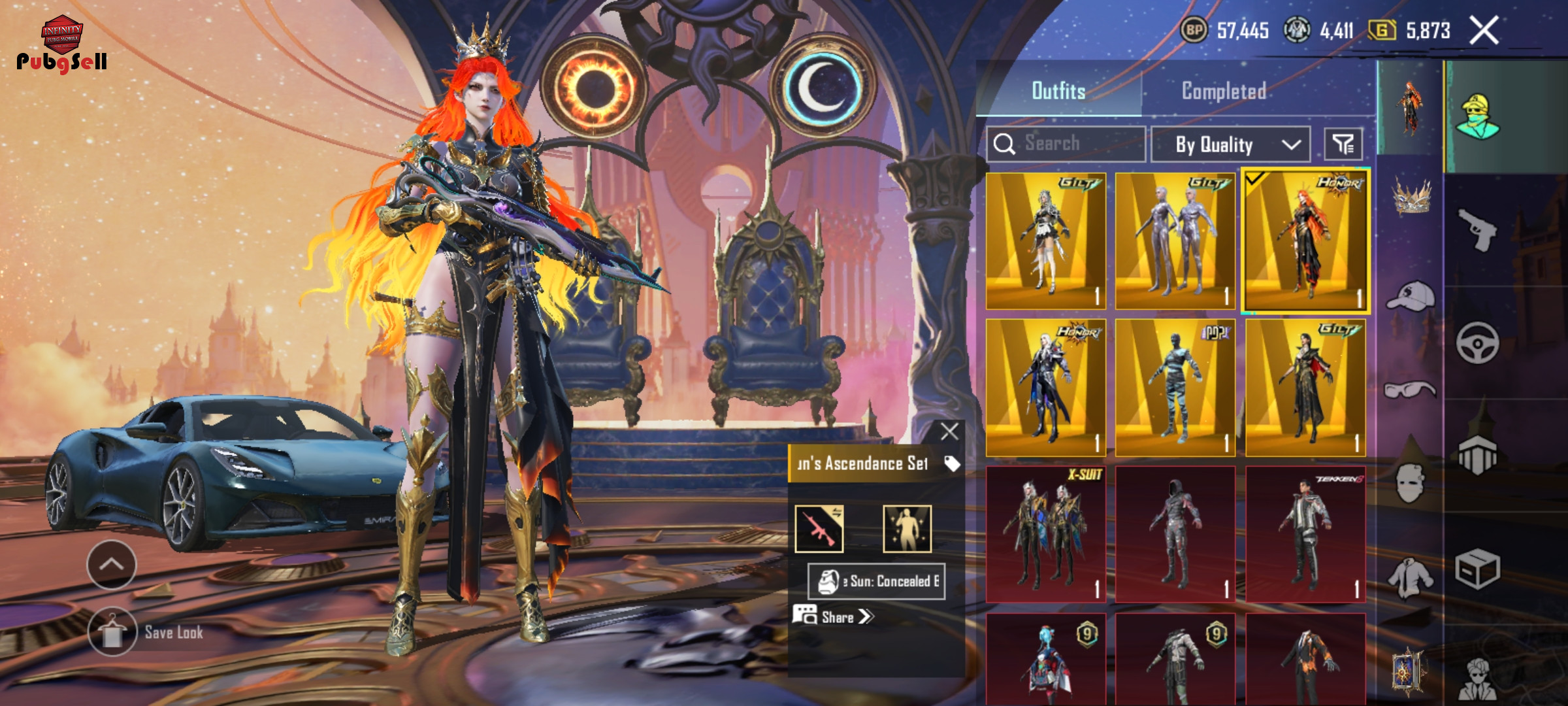1568x706 pixels.
Task: Toggle the red rifle weapon display icon
Action: (819, 529)
